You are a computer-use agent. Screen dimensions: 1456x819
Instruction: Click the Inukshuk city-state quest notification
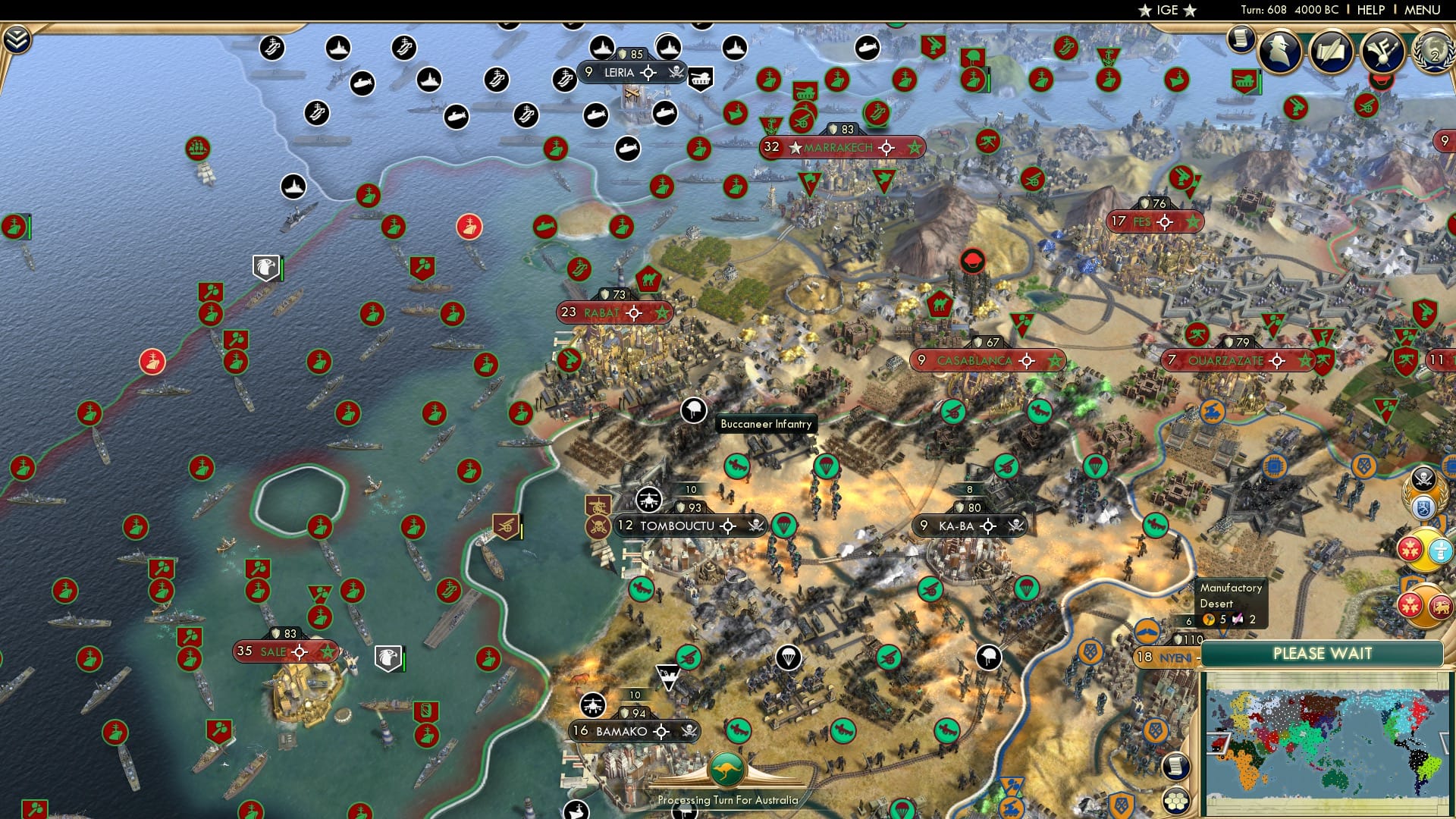1440,550
